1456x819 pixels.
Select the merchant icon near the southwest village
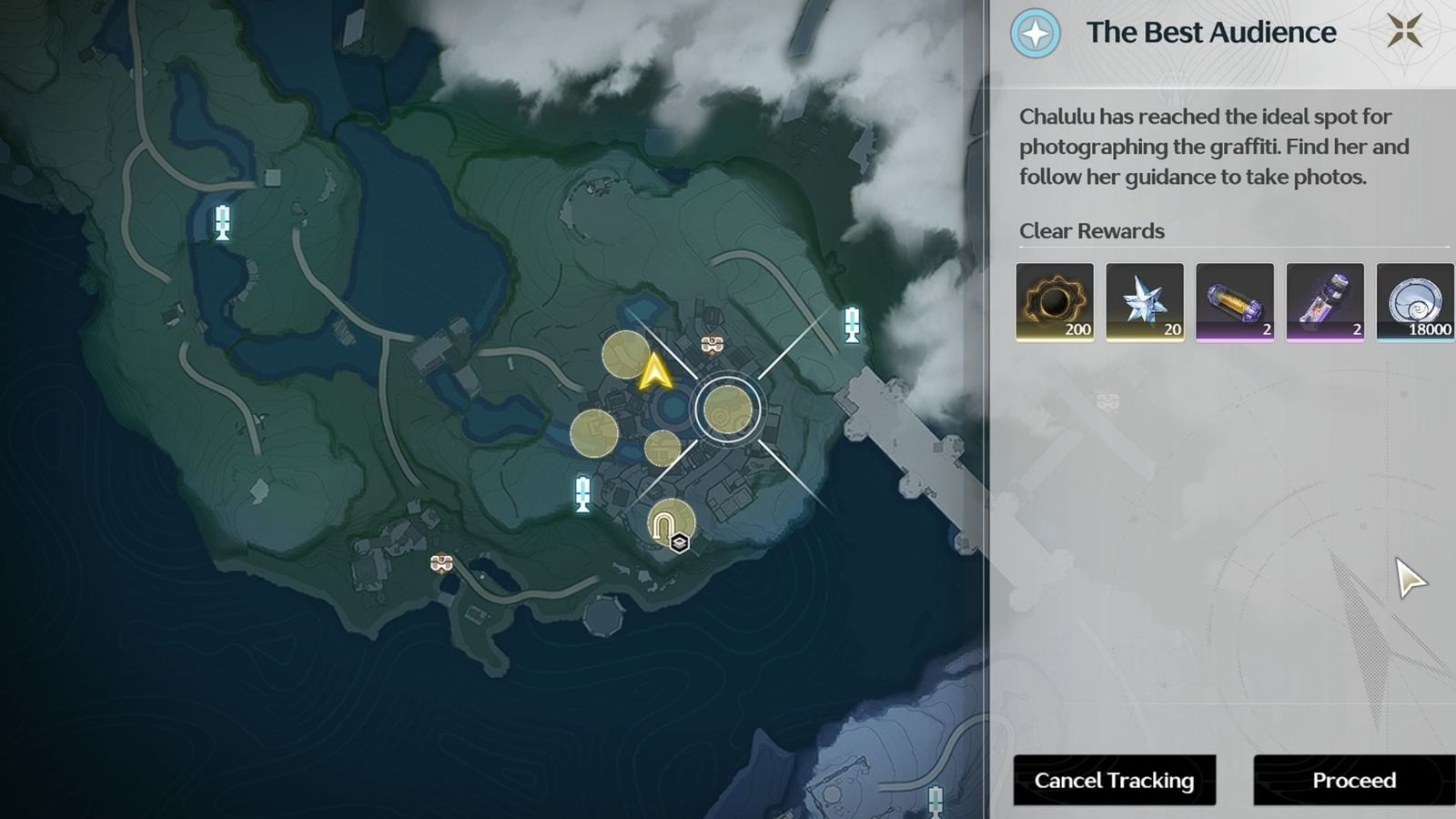tap(442, 562)
